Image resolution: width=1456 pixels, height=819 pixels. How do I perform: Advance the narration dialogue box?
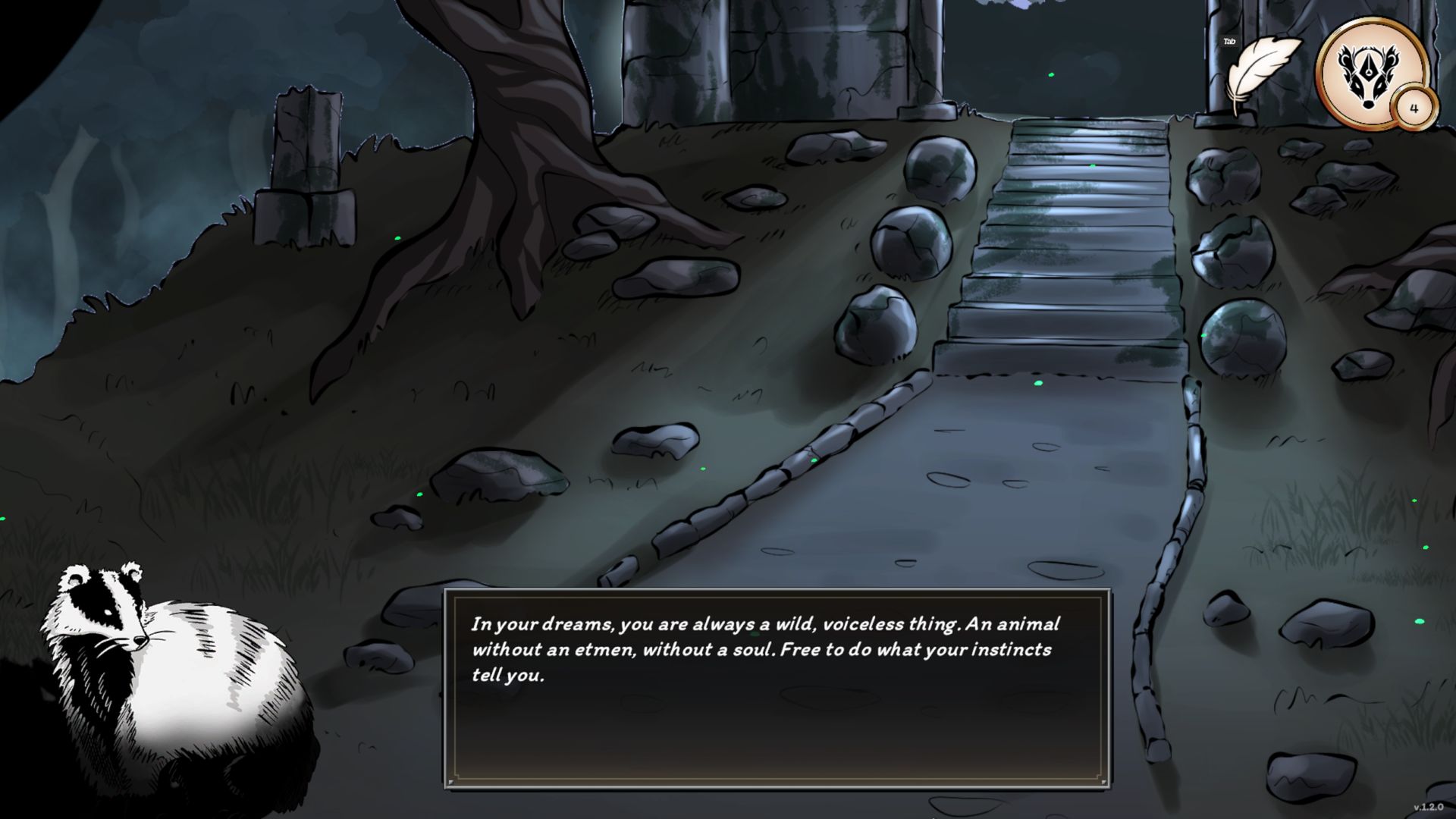click(776, 688)
